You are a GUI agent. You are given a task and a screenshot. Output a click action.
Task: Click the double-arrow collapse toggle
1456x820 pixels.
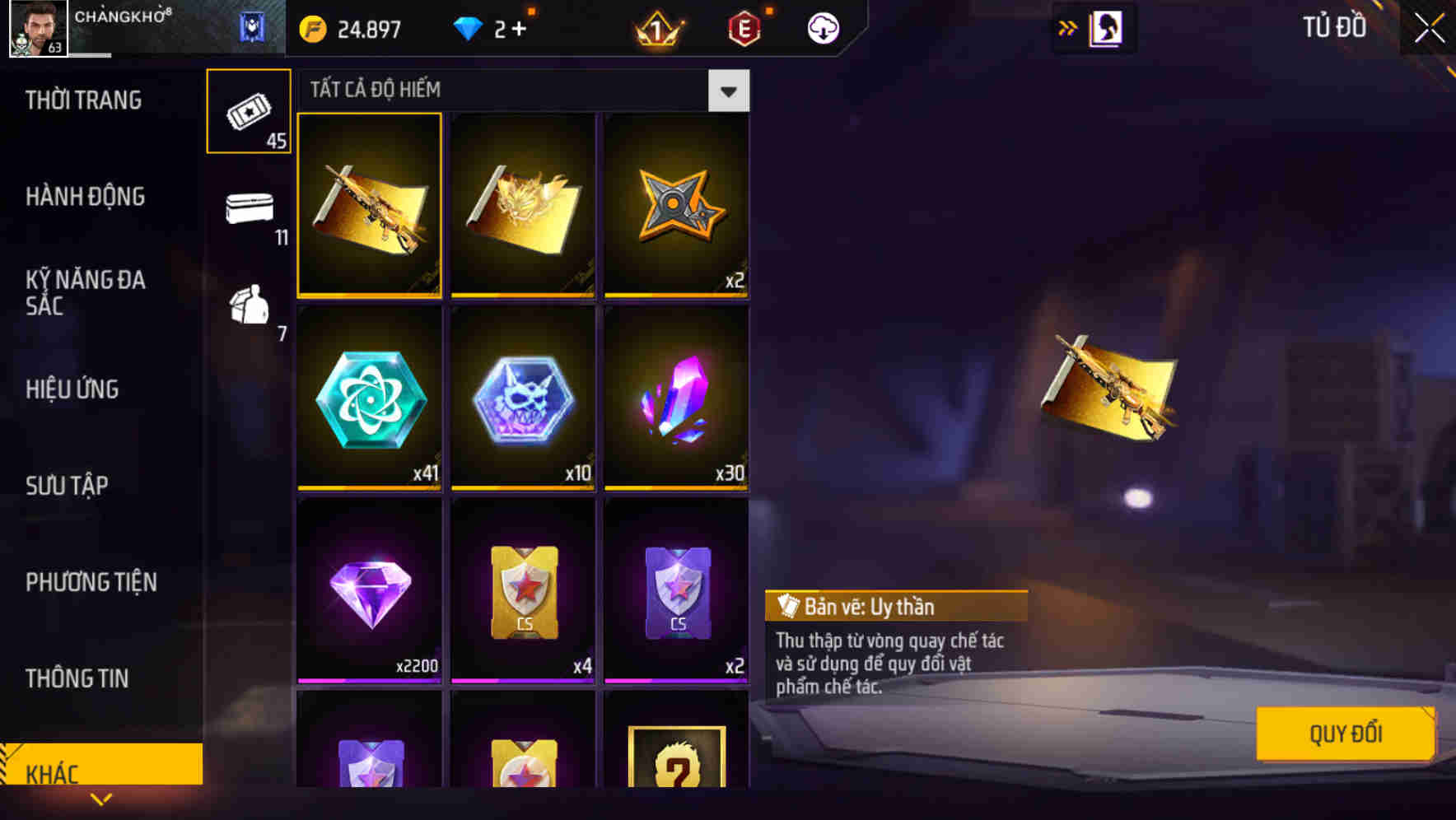tap(1066, 27)
